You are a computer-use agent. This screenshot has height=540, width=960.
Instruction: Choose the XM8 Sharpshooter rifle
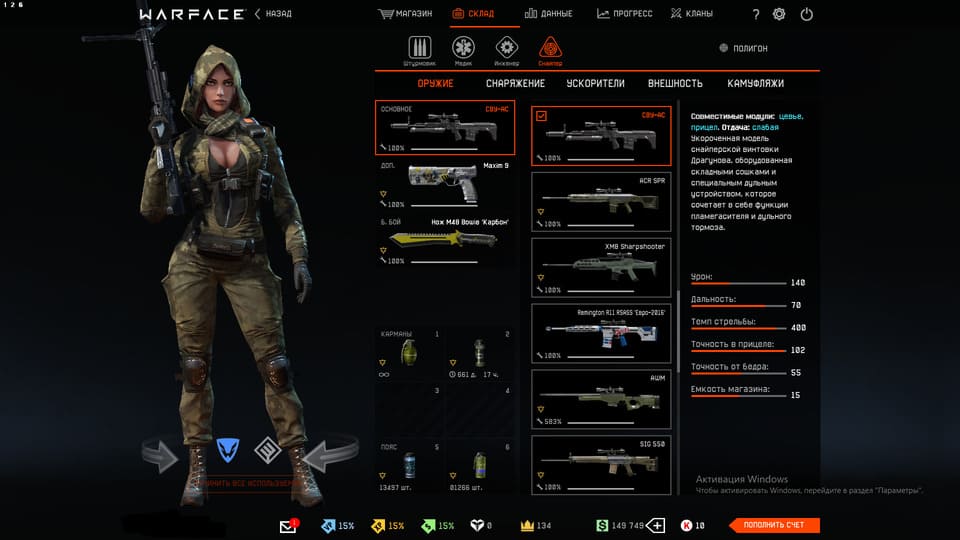[x=601, y=267]
